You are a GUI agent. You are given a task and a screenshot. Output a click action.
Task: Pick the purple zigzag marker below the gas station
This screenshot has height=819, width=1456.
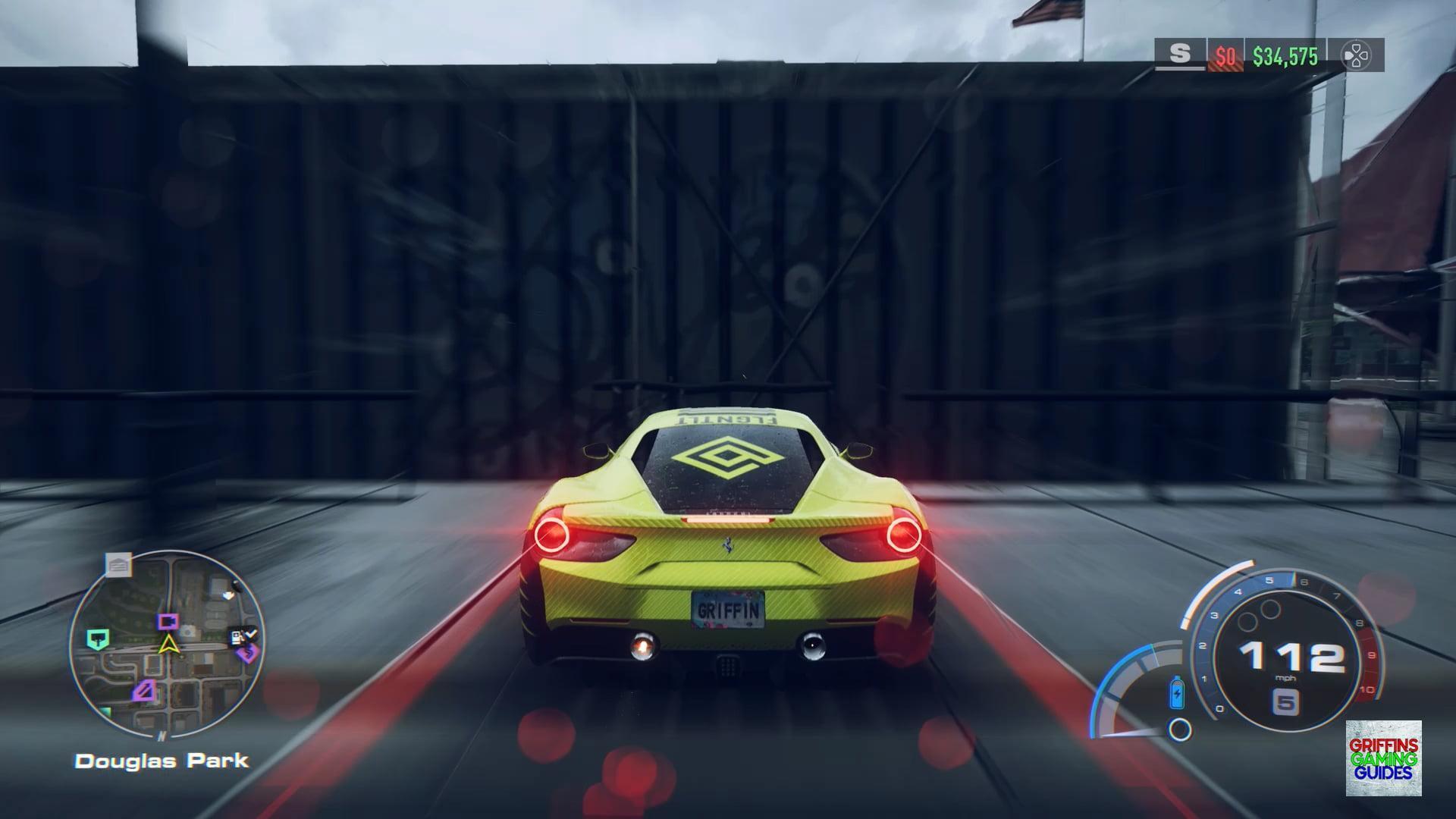pyautogui.click(x=246, y=652)
